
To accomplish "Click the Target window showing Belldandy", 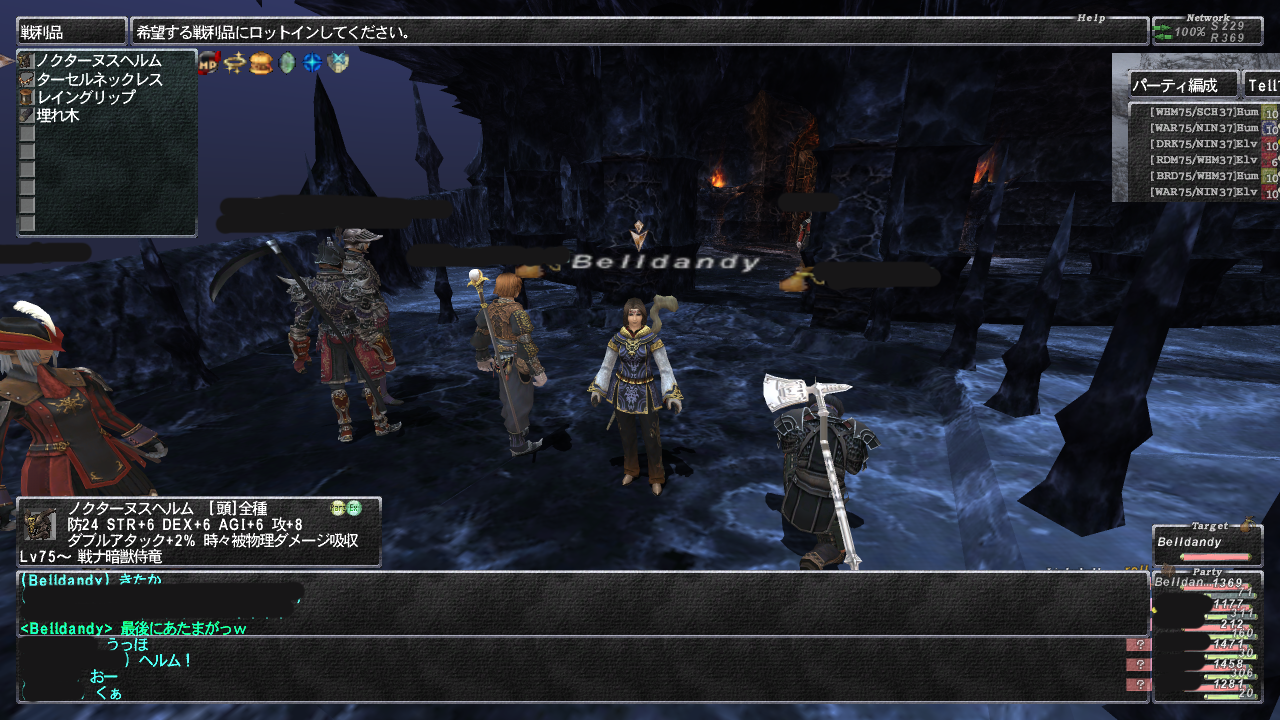I will tap(1200, 545).
